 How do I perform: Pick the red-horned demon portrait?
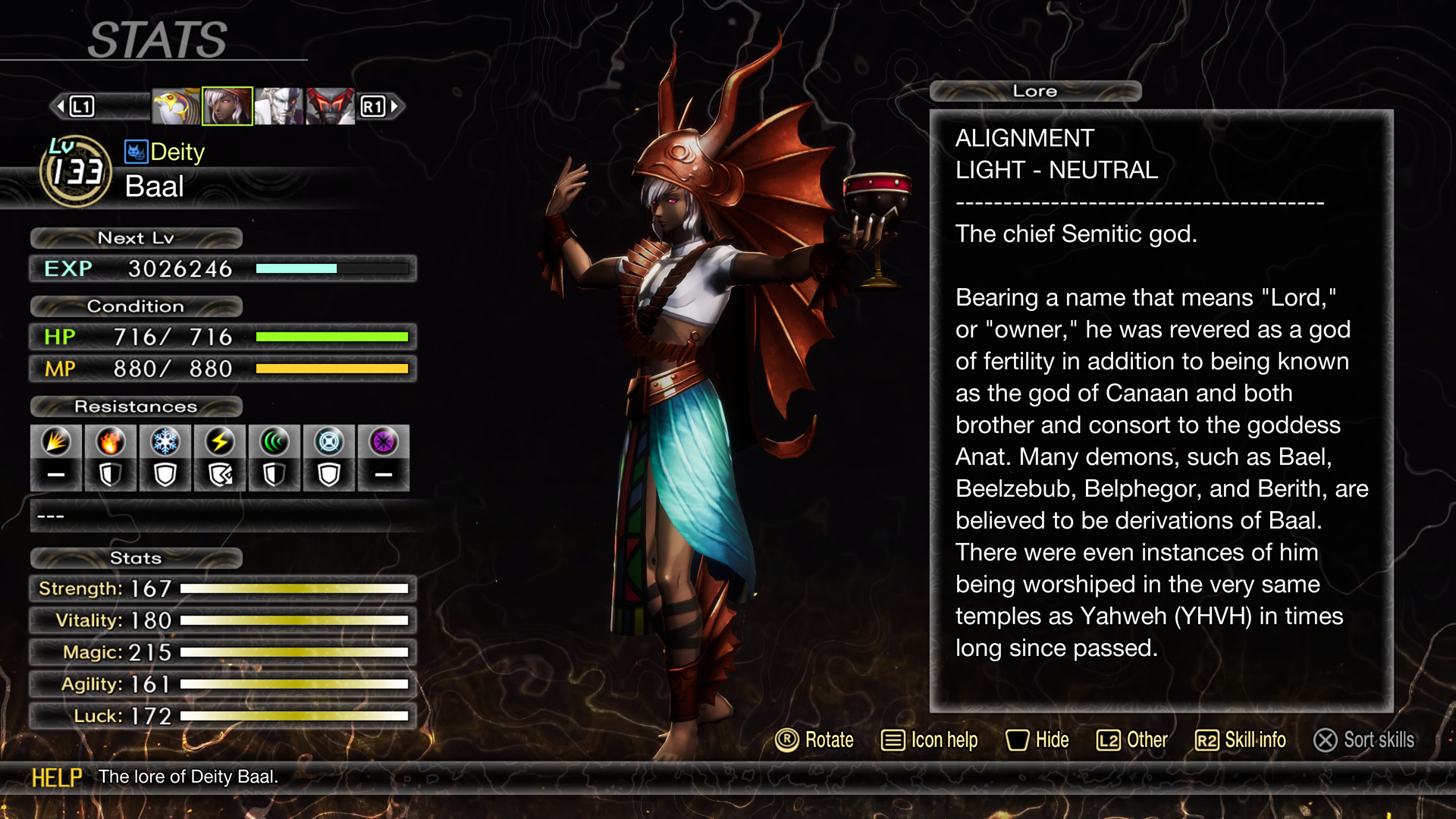pyautogui.click(x=330, y=106)
